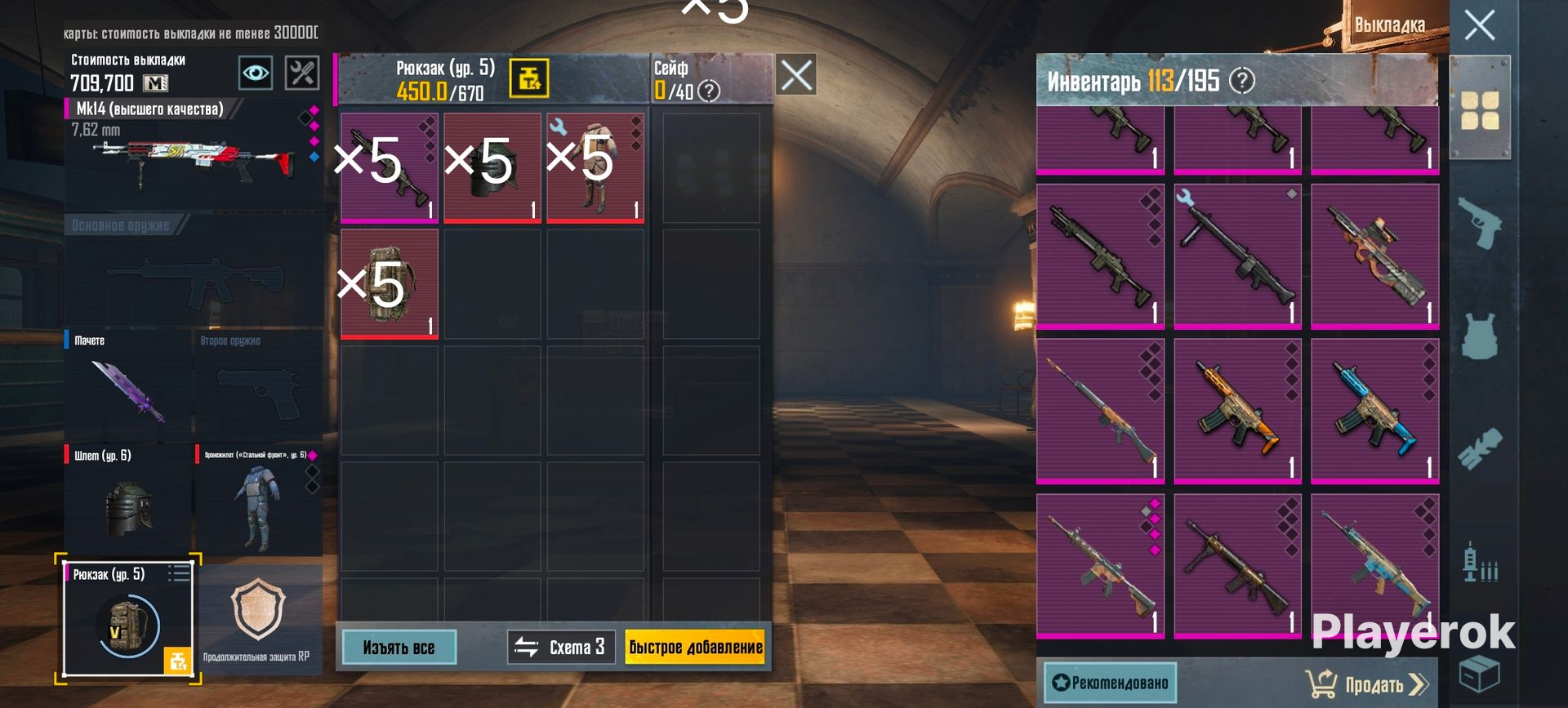Click the "Изъять все" button
Image resolution: width=1568 pixels, height=708 pixels.
tap(399, 648)
